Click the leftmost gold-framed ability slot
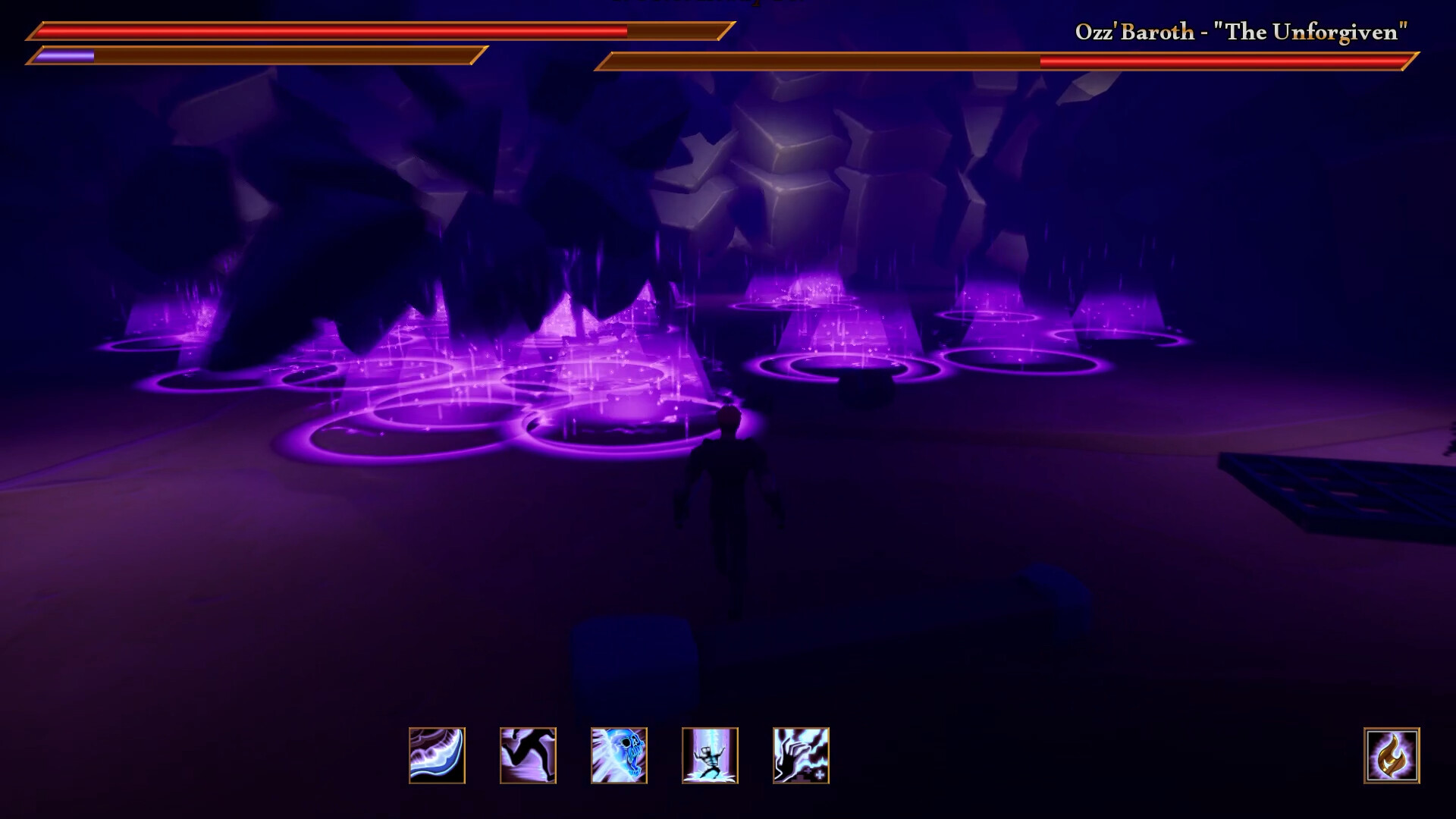This screenshot has height=819, width=1456. point(436,755)
